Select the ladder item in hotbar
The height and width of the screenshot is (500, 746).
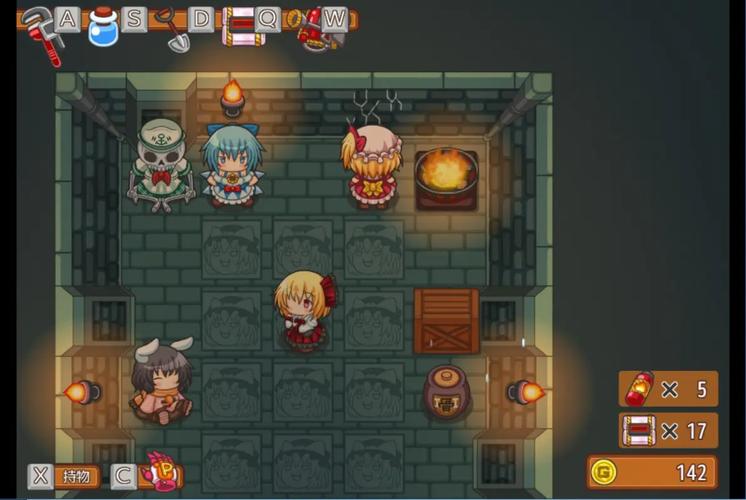click(241, 25)
